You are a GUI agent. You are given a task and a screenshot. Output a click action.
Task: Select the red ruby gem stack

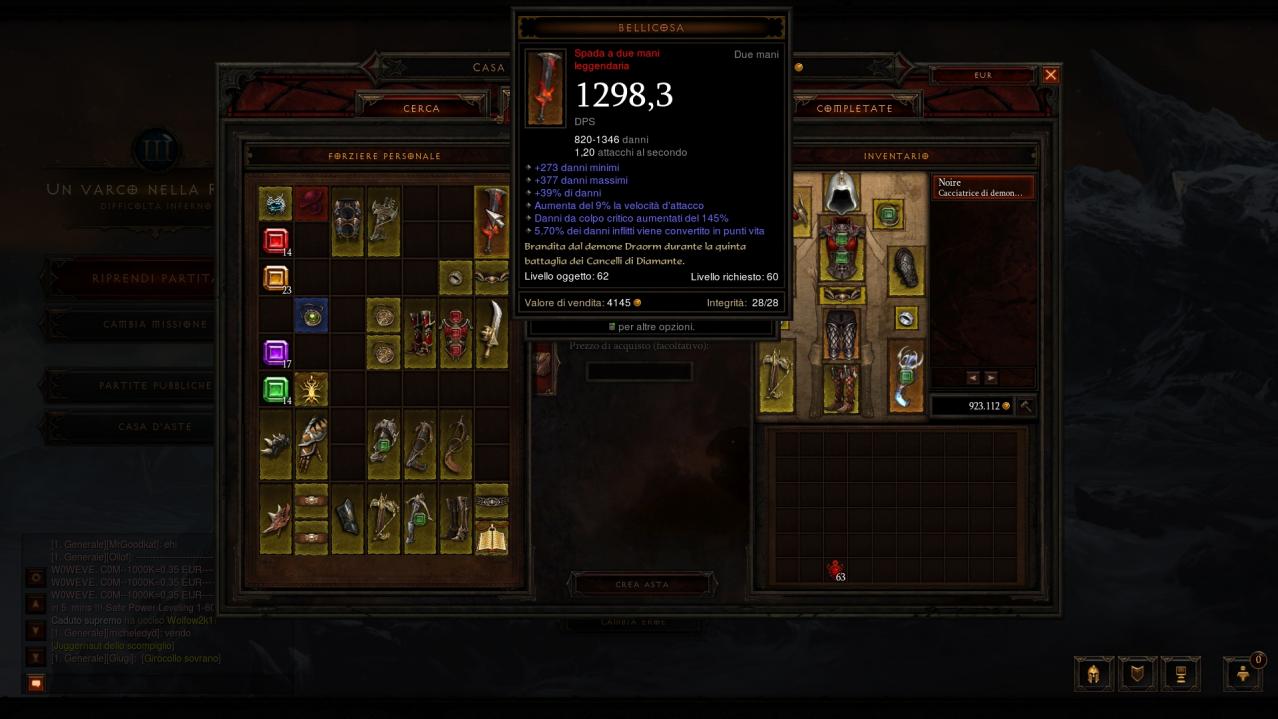[275, 240]
